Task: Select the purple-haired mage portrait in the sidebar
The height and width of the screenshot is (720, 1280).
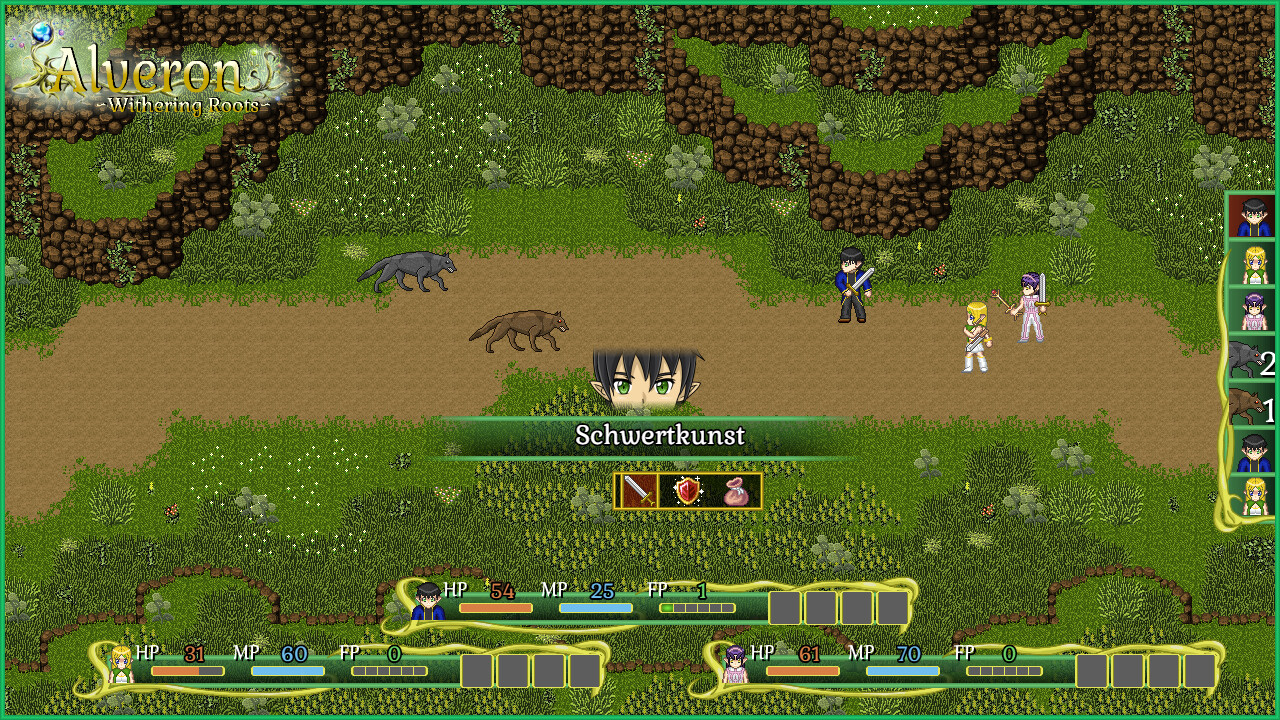Action: click(x=1251, y=312)
